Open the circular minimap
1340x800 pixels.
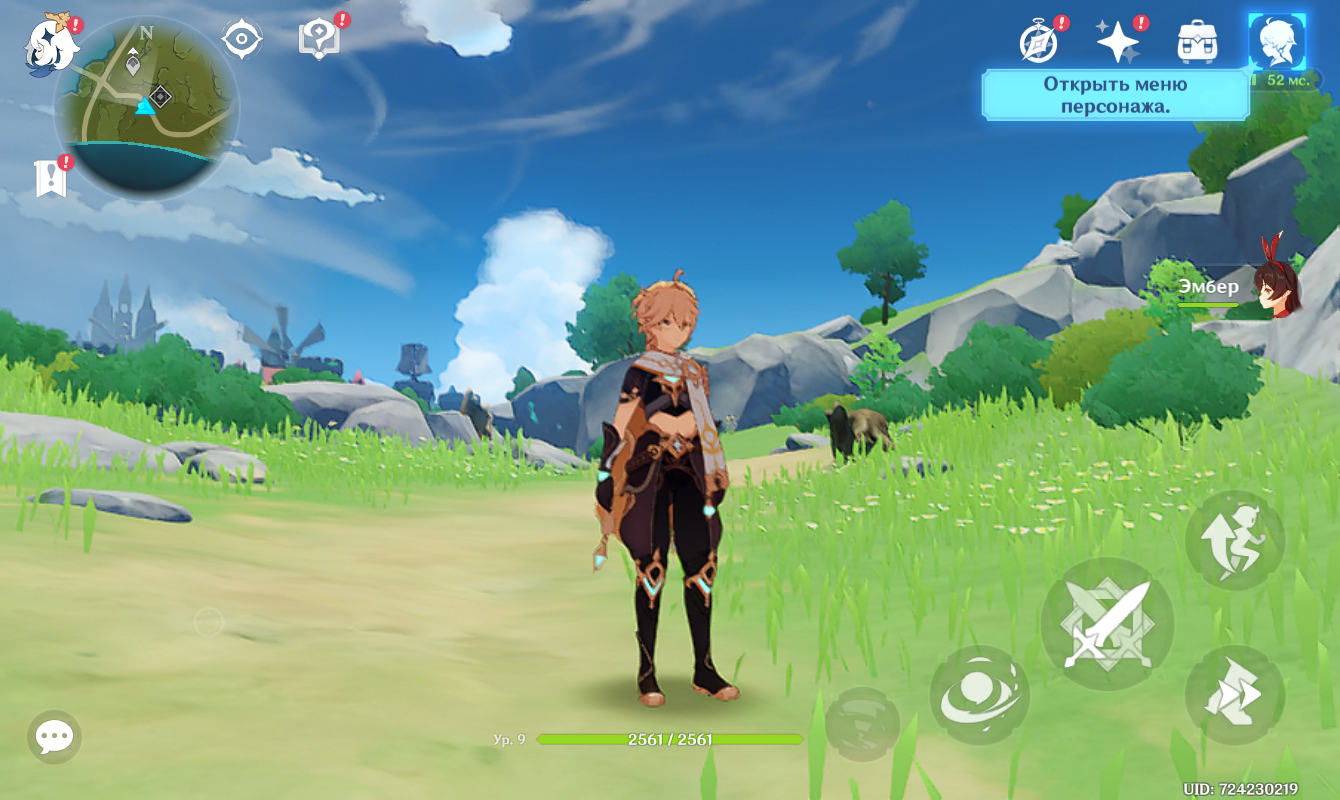pyautogui.click(x=147, y=107)
